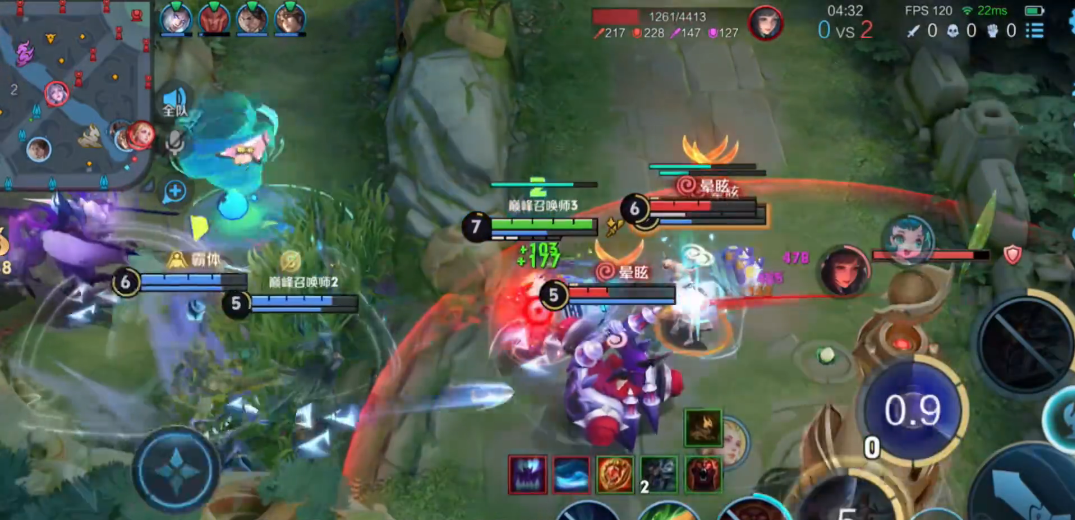
Task: Move the virtual joystick pad
Action: [176, 469]
